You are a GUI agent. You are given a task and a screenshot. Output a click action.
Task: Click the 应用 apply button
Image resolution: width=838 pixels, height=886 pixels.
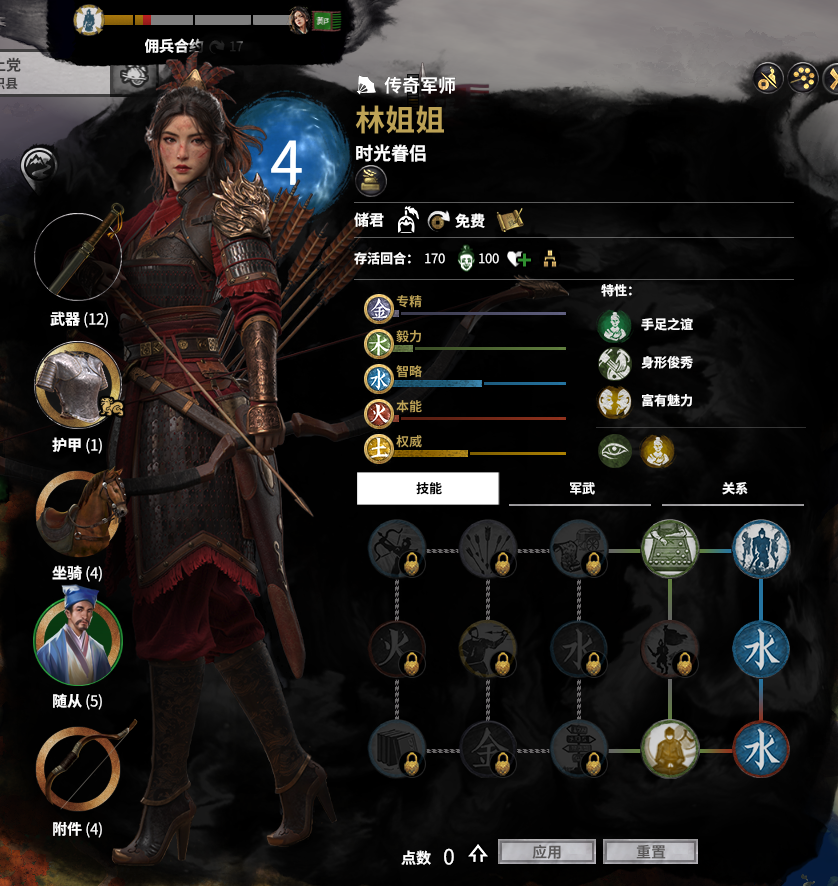[x=546, y=852]
